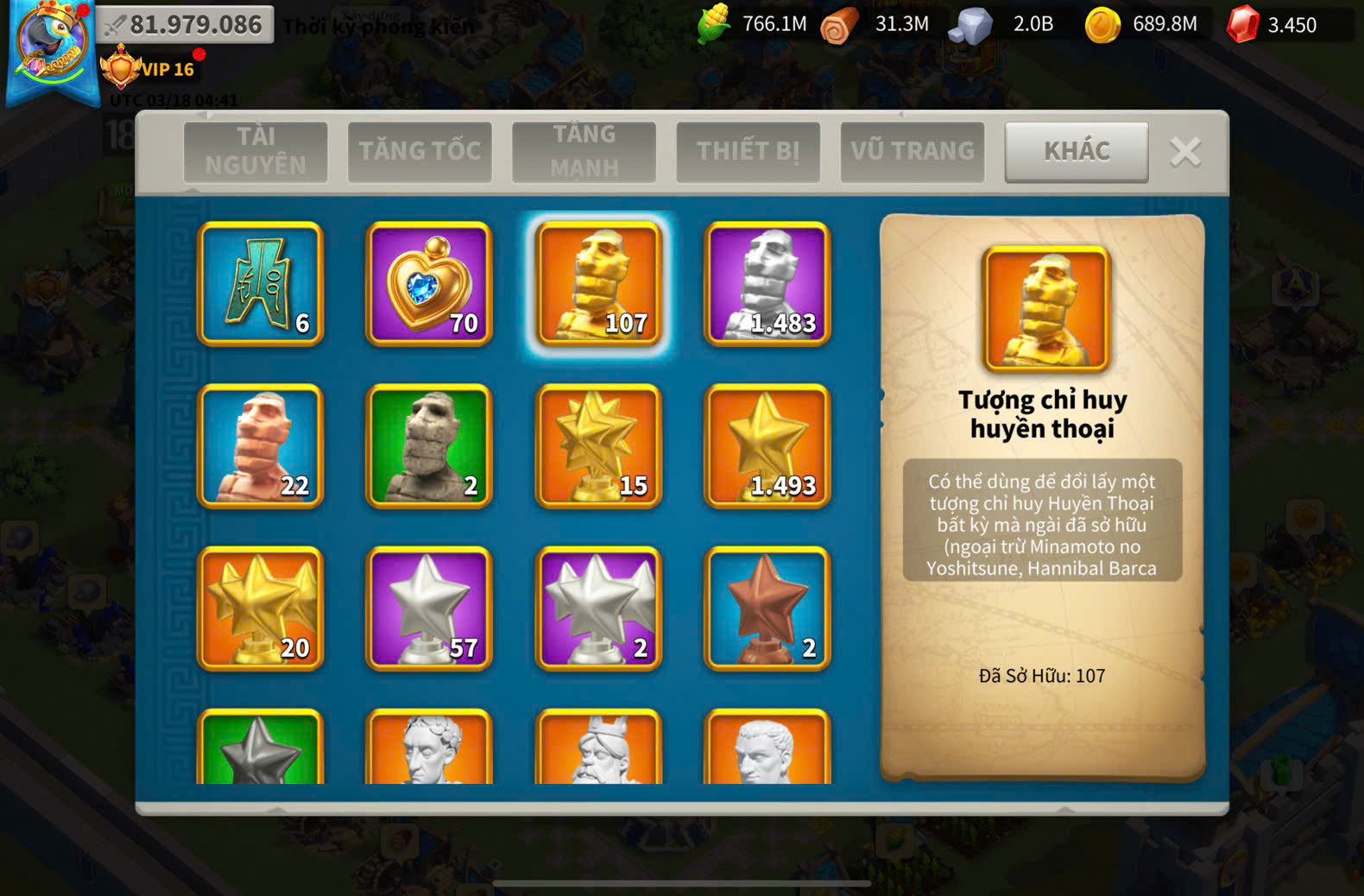1364x896 pixels.
Task: Close the item inventory window
Action: tap(1185, 152)
